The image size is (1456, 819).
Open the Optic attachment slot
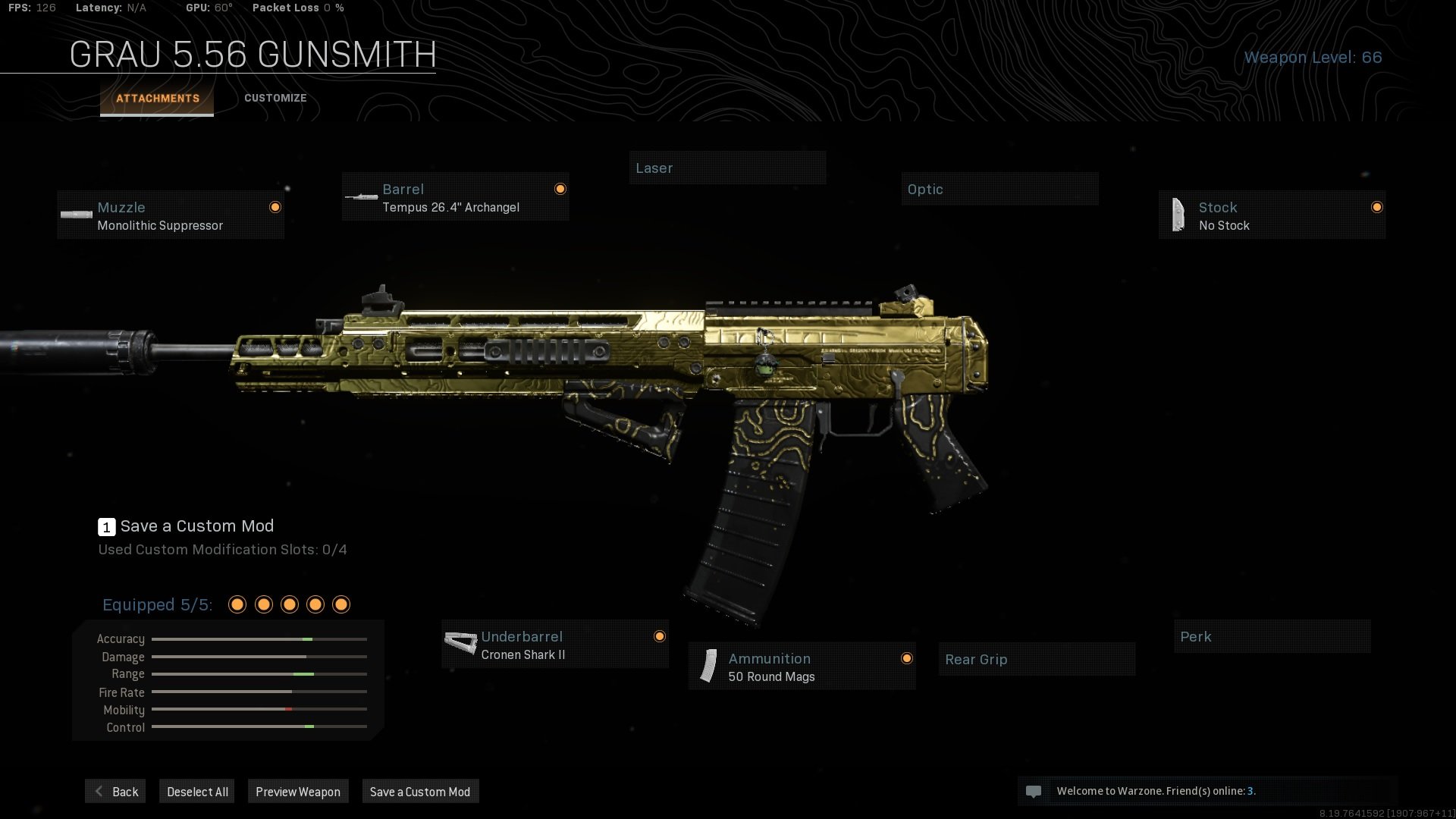point(999,189)
